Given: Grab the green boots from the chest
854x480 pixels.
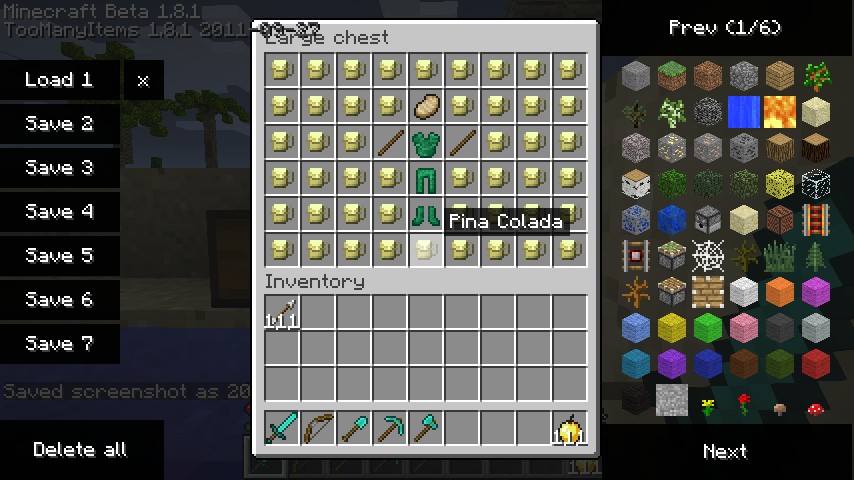Looking at the screenshot, I should (426, 214).
